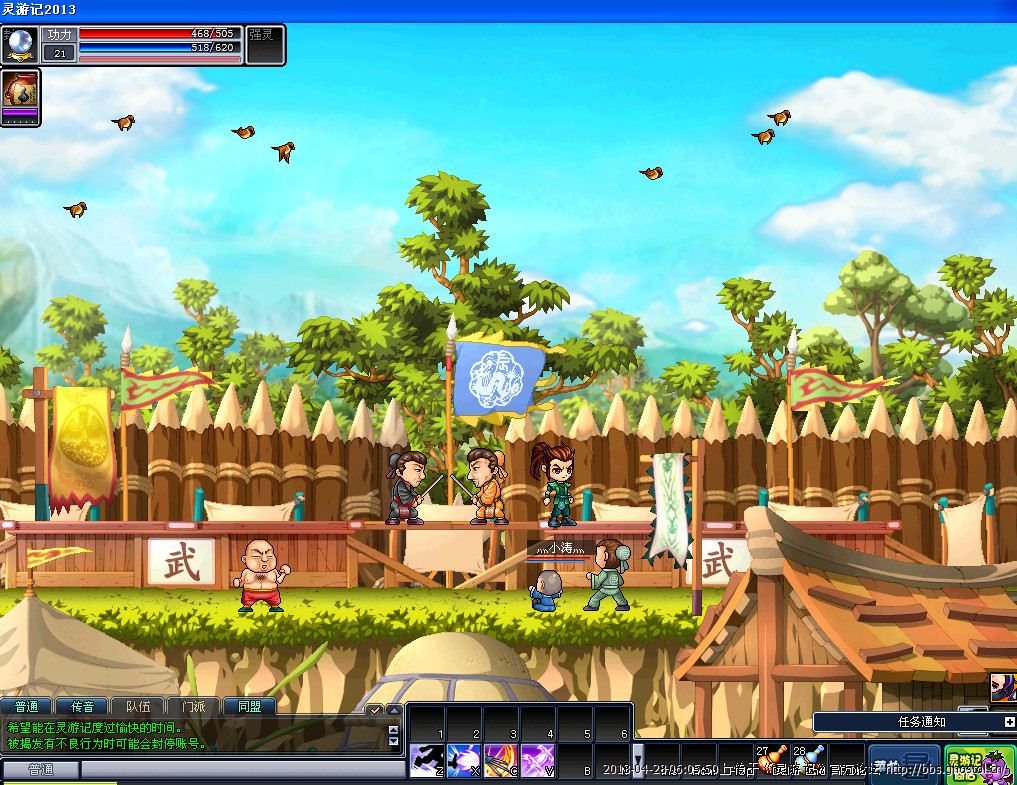The width and height of the screenshot is (1017, 785).
Task: Trigger the C hotkey skill icon
Action: coord(501,760)
